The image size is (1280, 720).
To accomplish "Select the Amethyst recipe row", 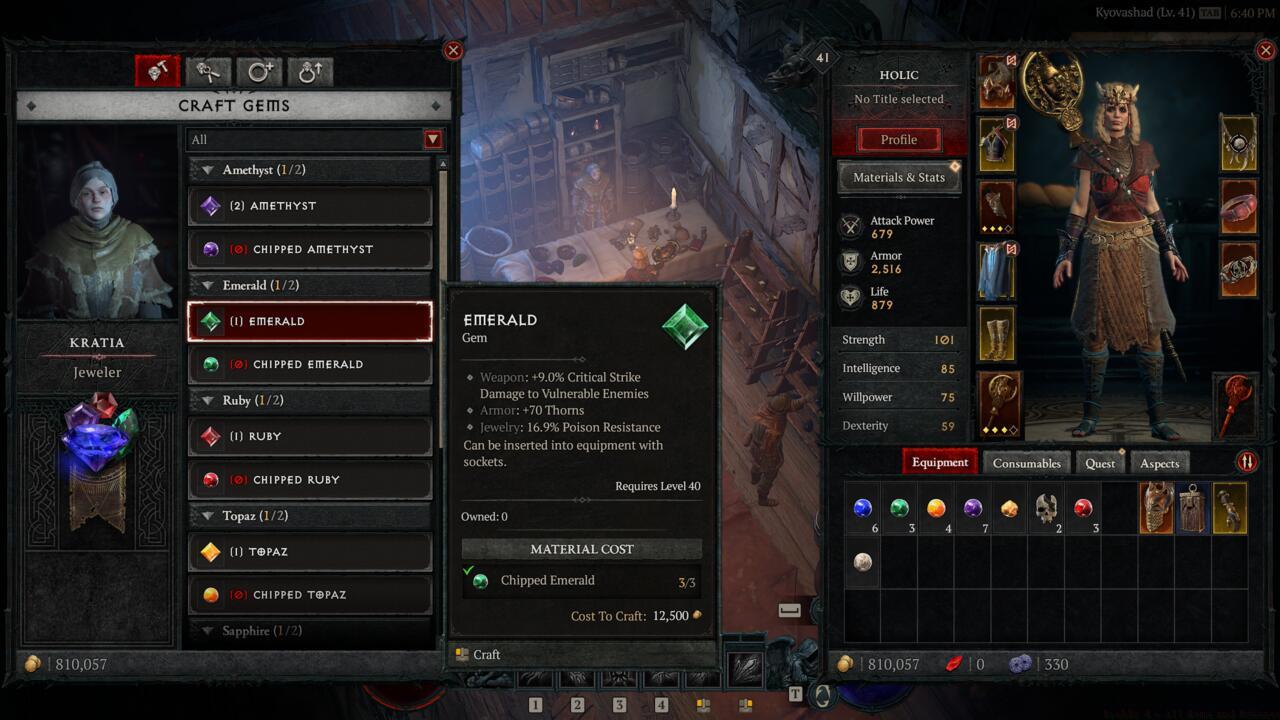I will (x=310, y=206).
